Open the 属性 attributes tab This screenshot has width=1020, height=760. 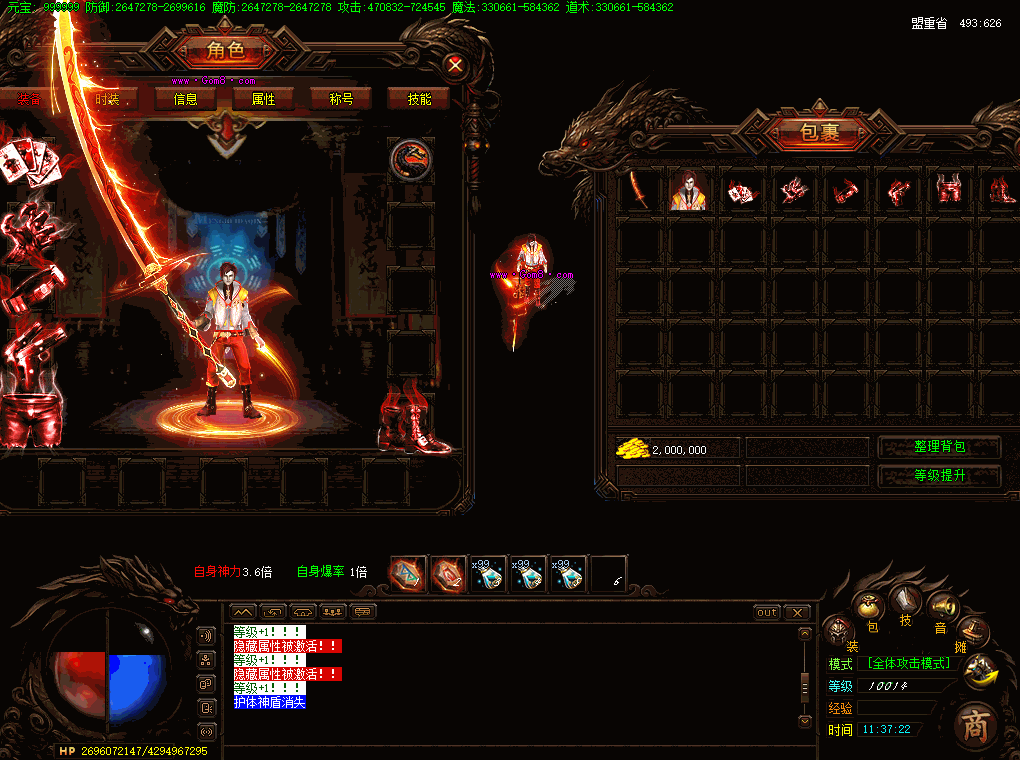263,99
